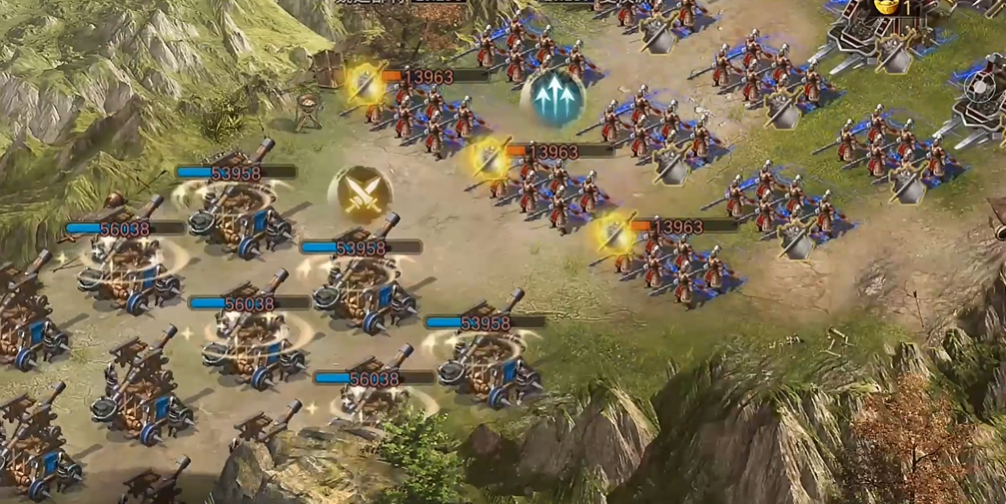
Task: Activate the blue triple-arrow advance icon
Action: click(553, 99)
